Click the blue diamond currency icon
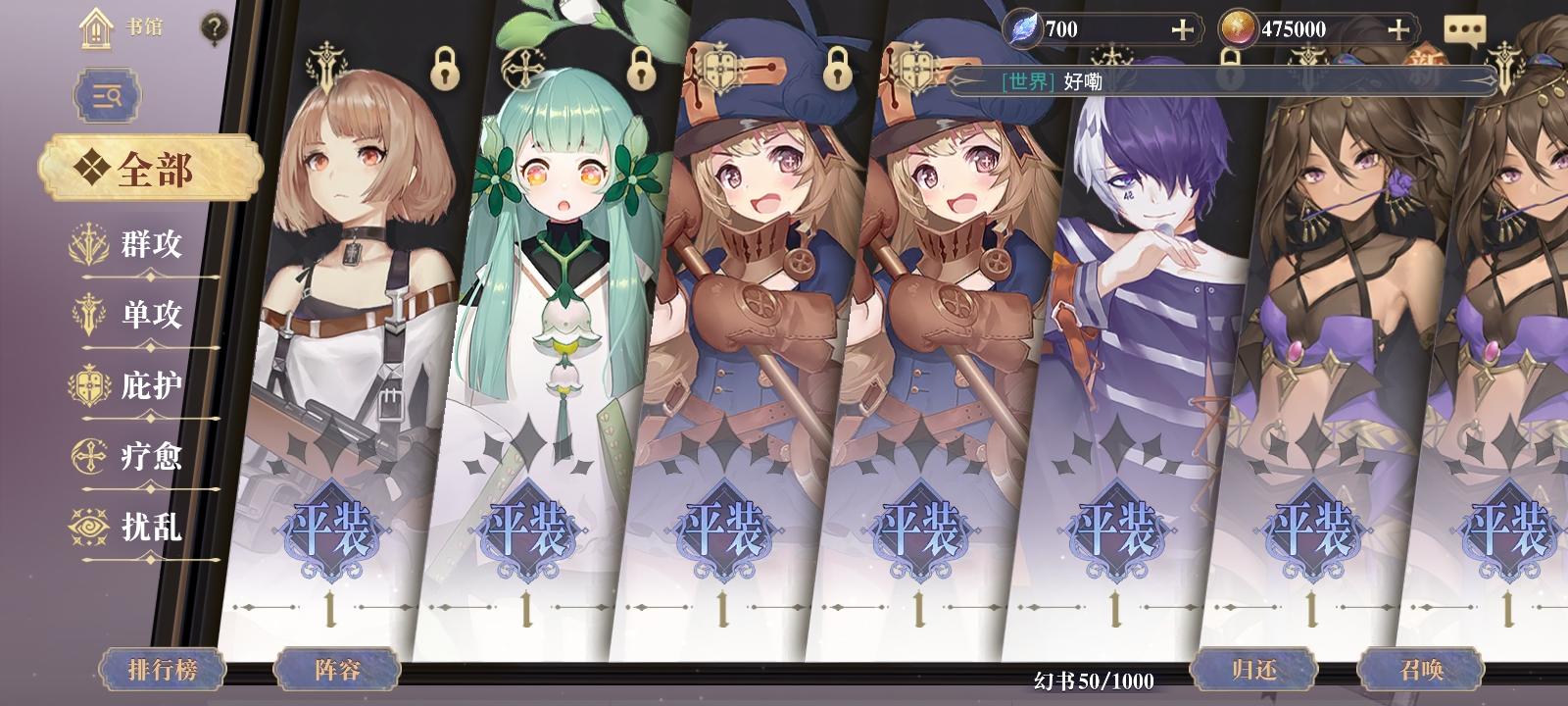This screenshot has height=706, width=1568. (1021, 26)
